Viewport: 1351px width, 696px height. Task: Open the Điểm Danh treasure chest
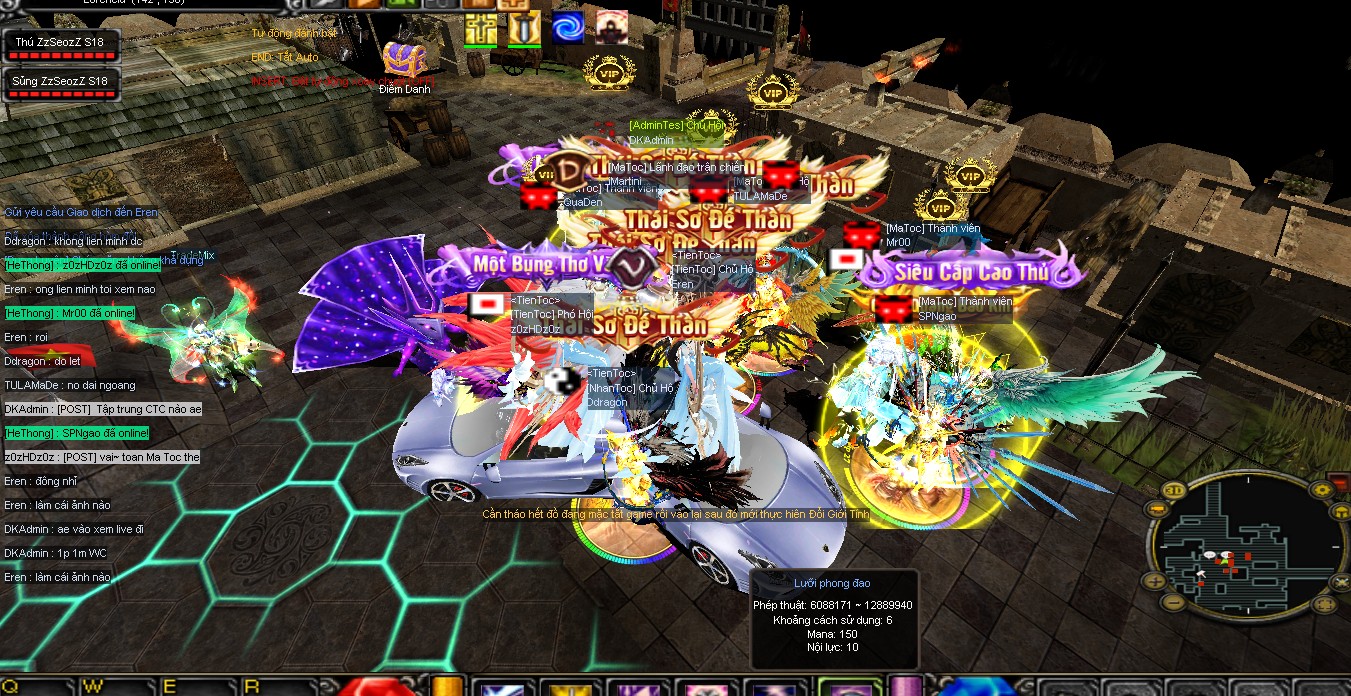(404, 60)
